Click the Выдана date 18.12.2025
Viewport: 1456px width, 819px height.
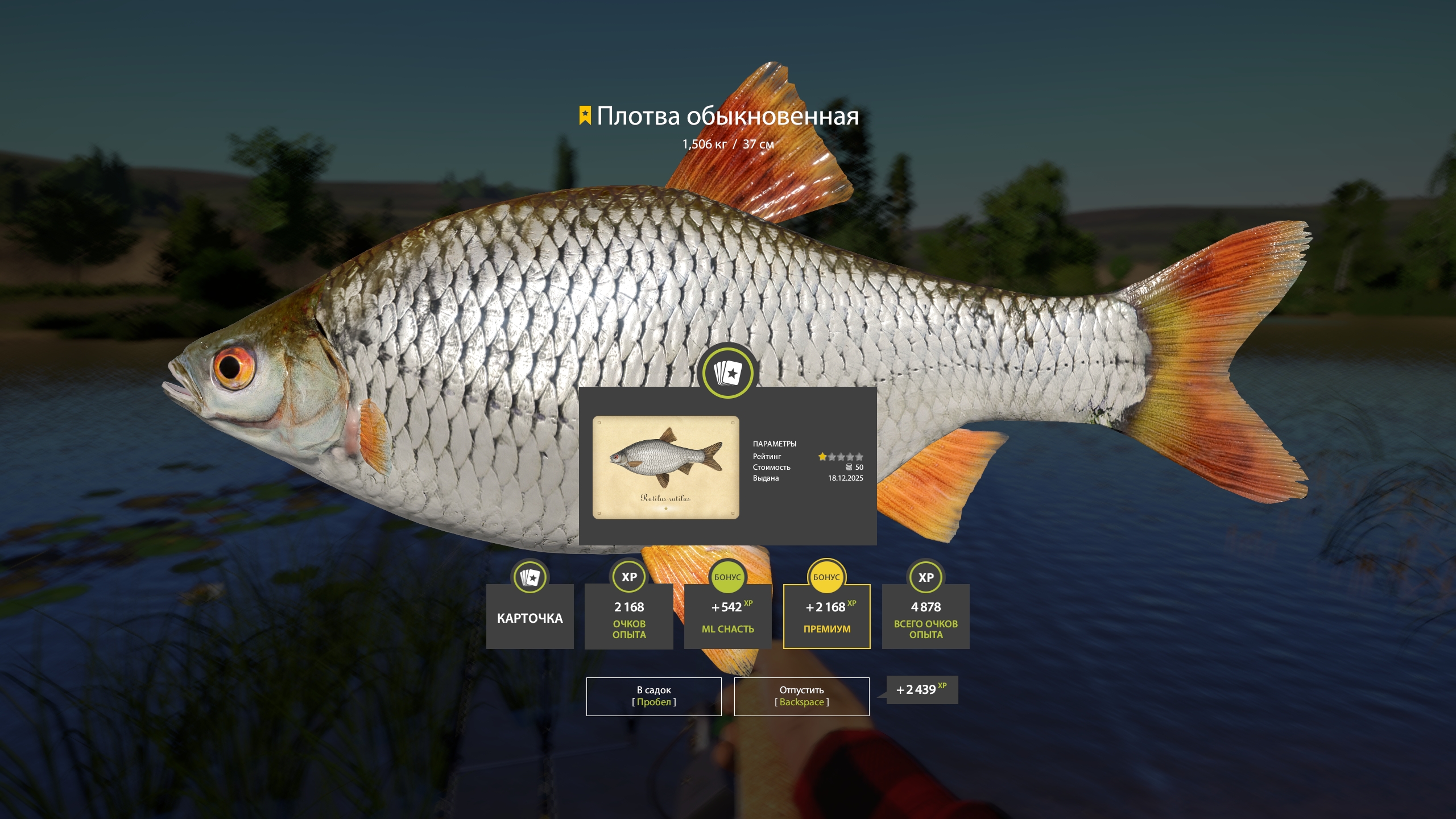[x=846, y=478]
